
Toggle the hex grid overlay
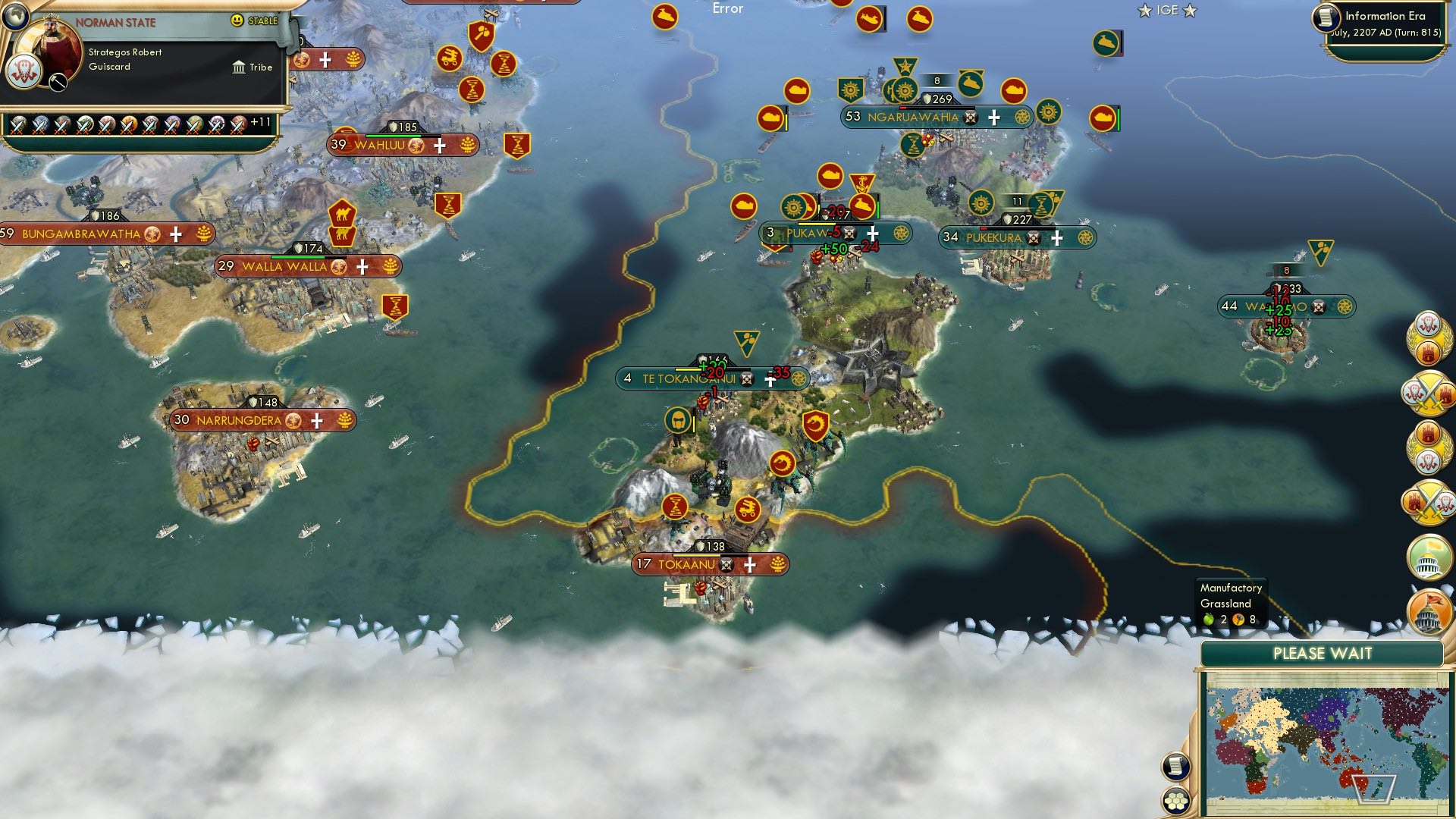pos(1174,802)
